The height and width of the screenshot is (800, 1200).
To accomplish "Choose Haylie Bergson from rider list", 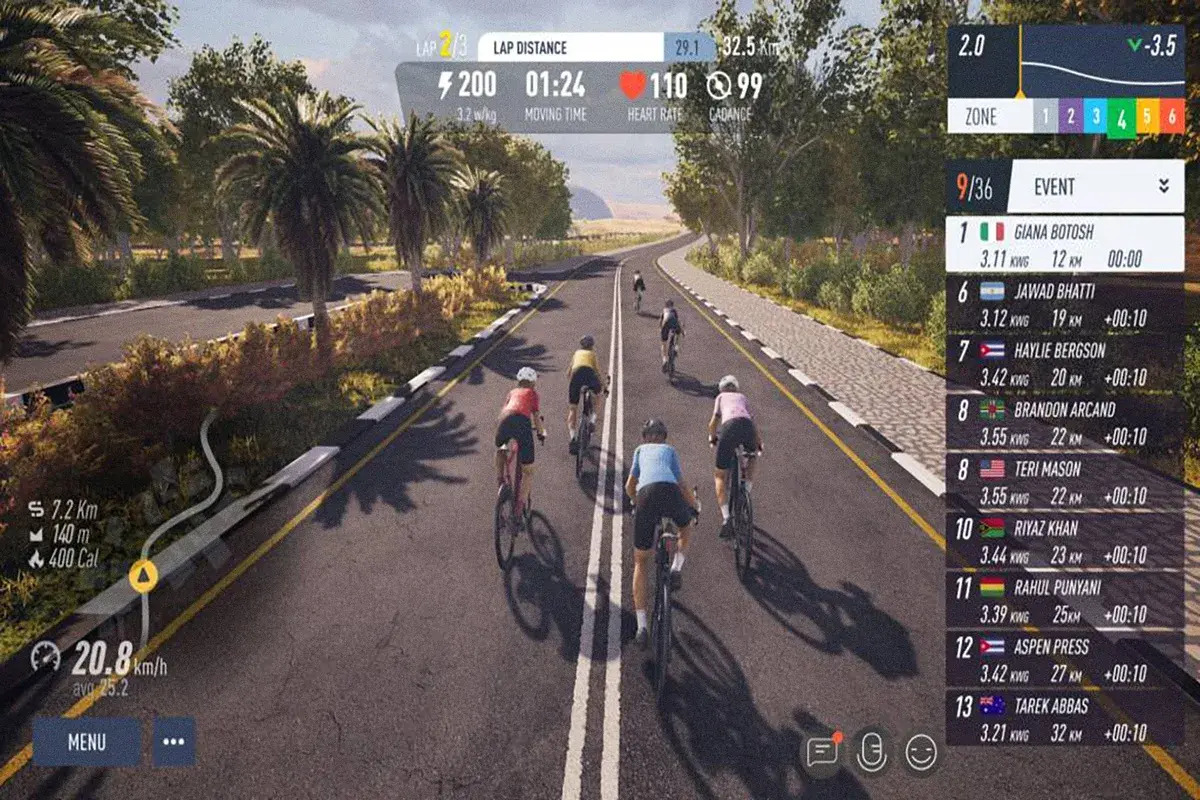I will [1065, 363].
